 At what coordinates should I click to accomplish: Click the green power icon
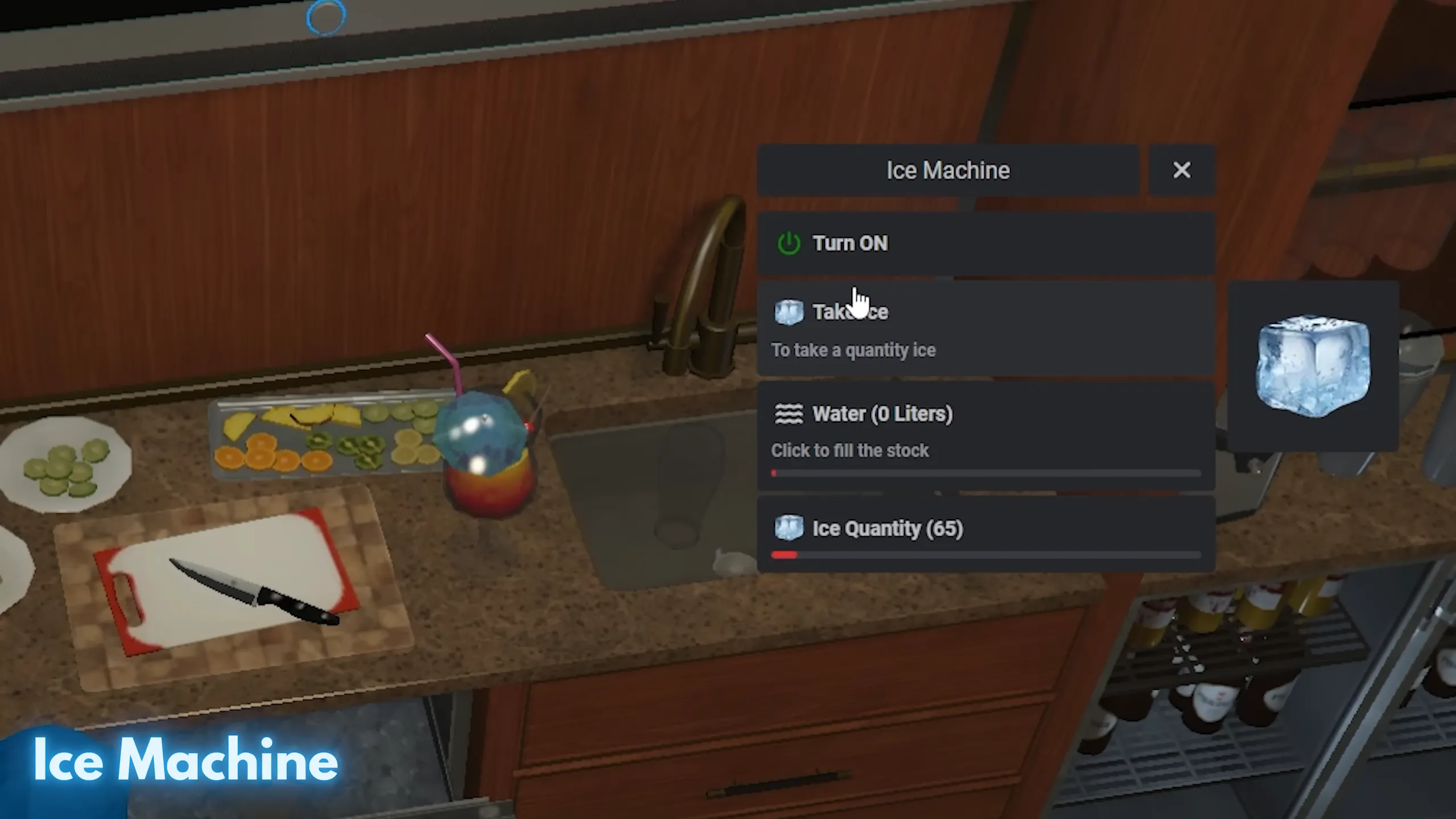tap(790, 244)
